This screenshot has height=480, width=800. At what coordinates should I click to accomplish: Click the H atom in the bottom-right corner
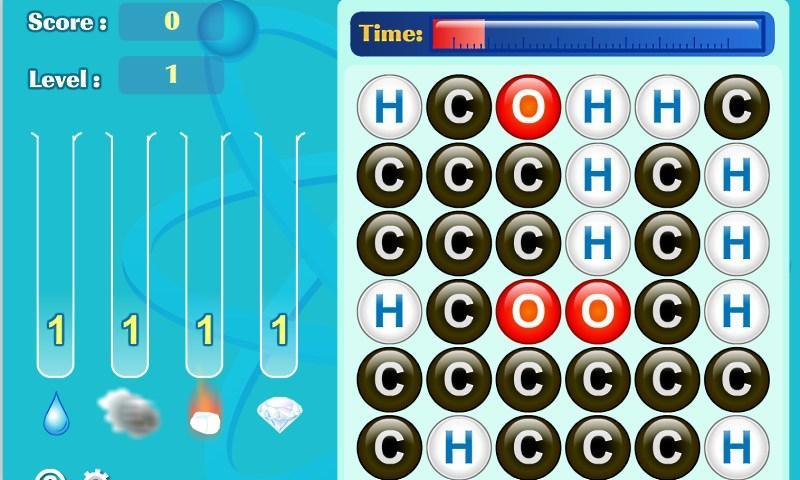[736, 449]
